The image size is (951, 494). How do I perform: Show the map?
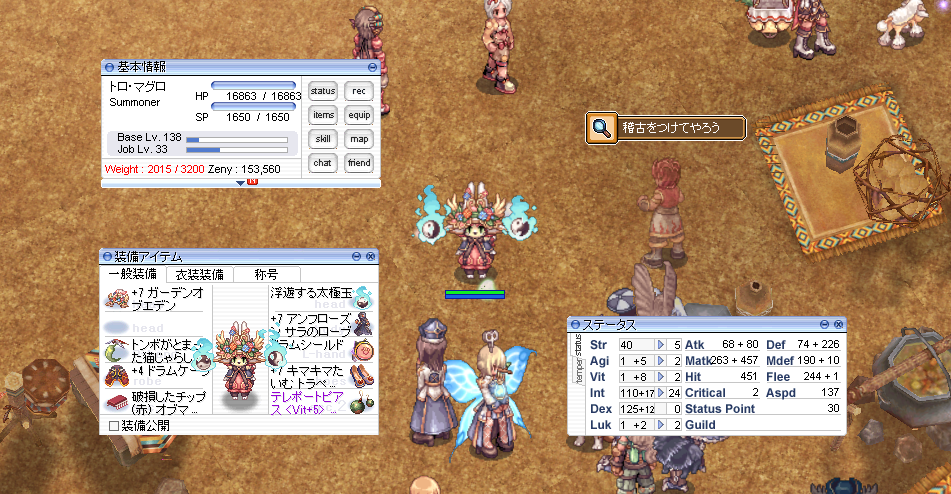(359, 139)
